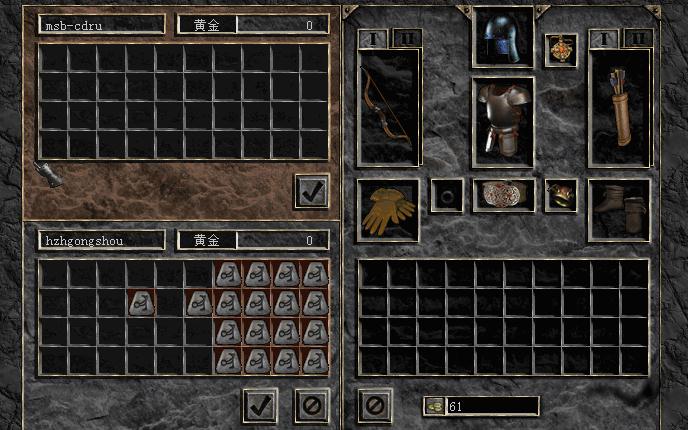Select the equipped yellow gloves

point(389,209)
